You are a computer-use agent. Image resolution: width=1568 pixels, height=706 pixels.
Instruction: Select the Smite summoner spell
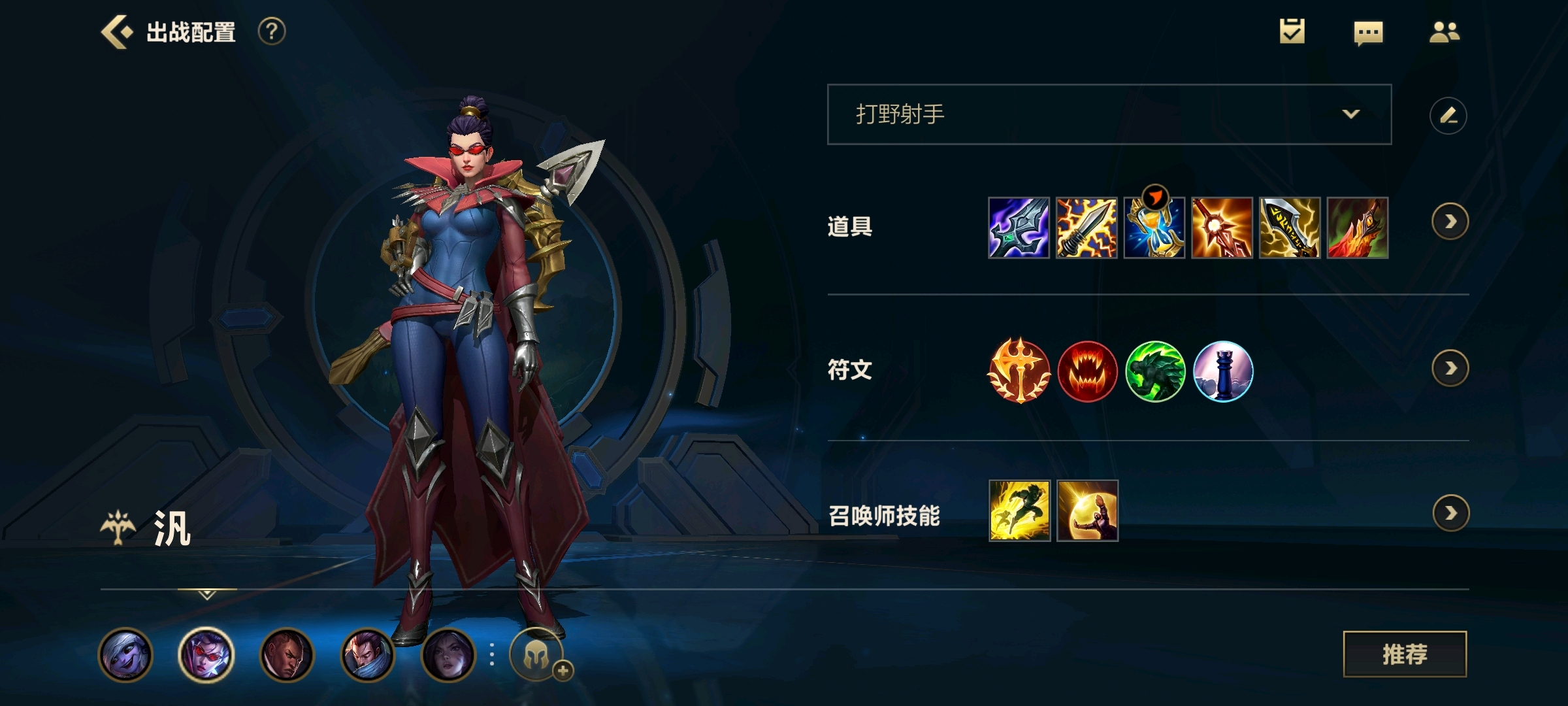pos(1087,511)
